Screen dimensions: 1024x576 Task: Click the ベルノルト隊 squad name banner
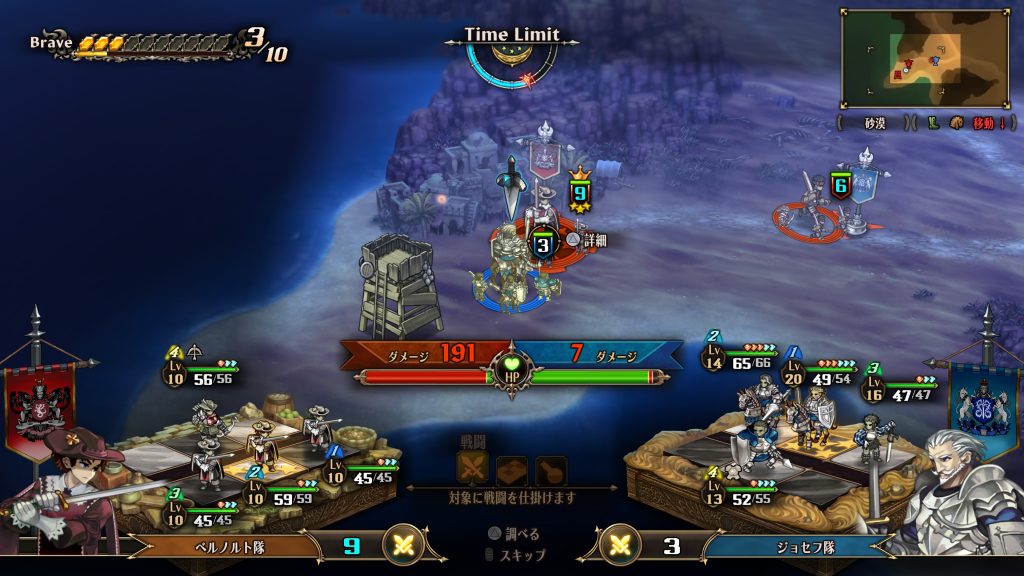pos(230,546)
